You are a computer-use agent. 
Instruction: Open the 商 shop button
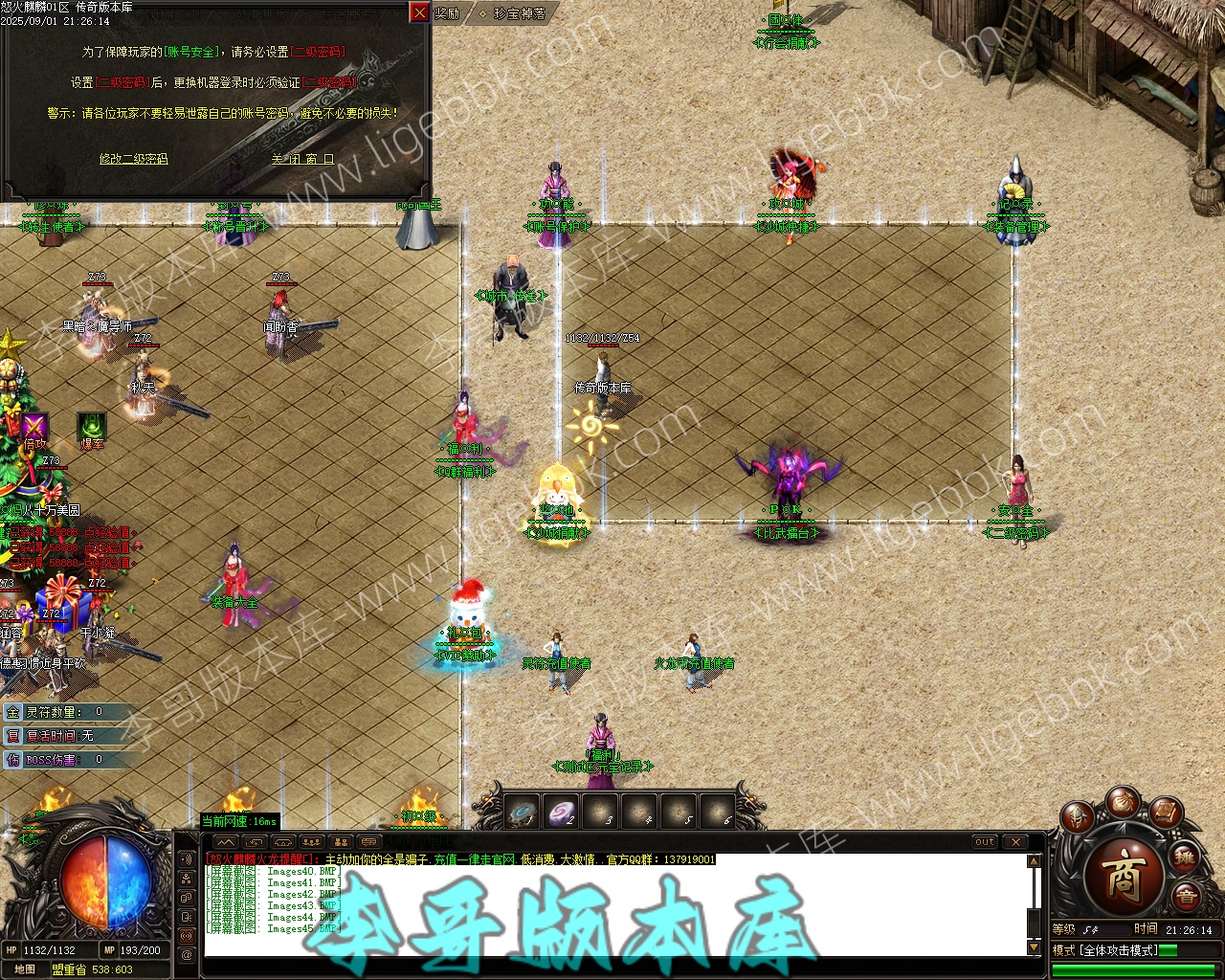1124,875
